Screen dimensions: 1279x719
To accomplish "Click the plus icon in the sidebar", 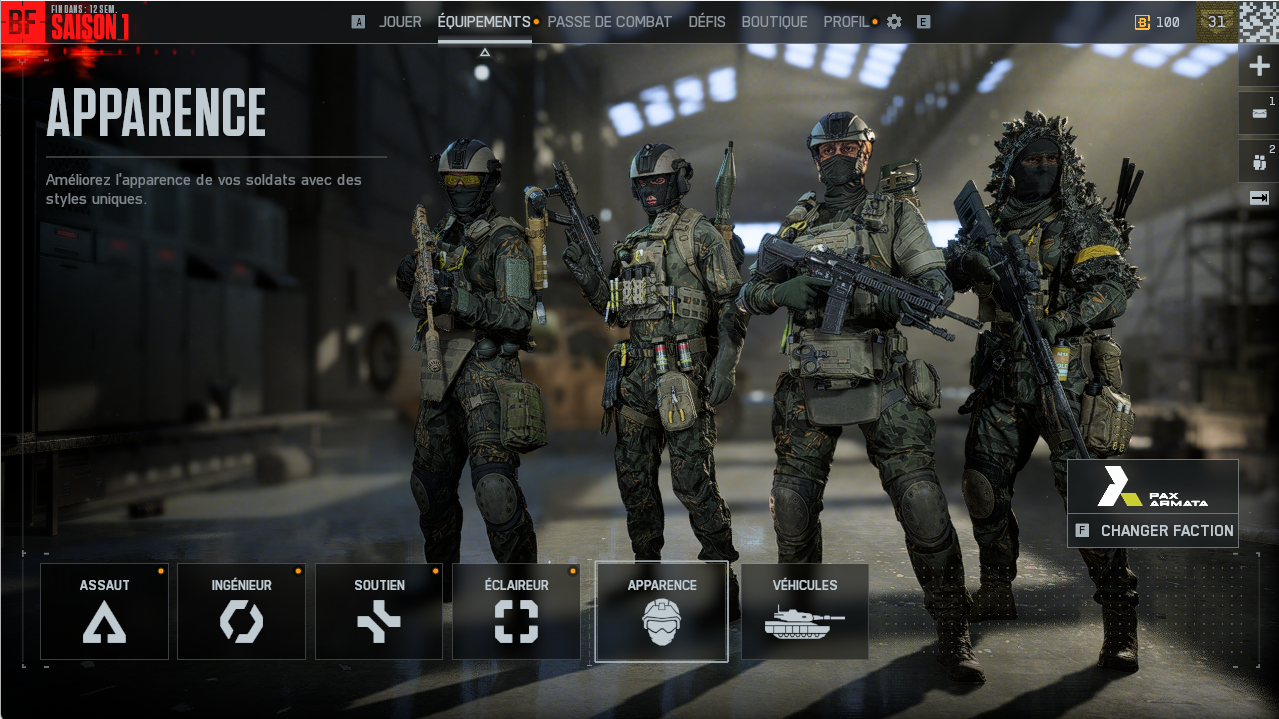I will [1258, 68].
